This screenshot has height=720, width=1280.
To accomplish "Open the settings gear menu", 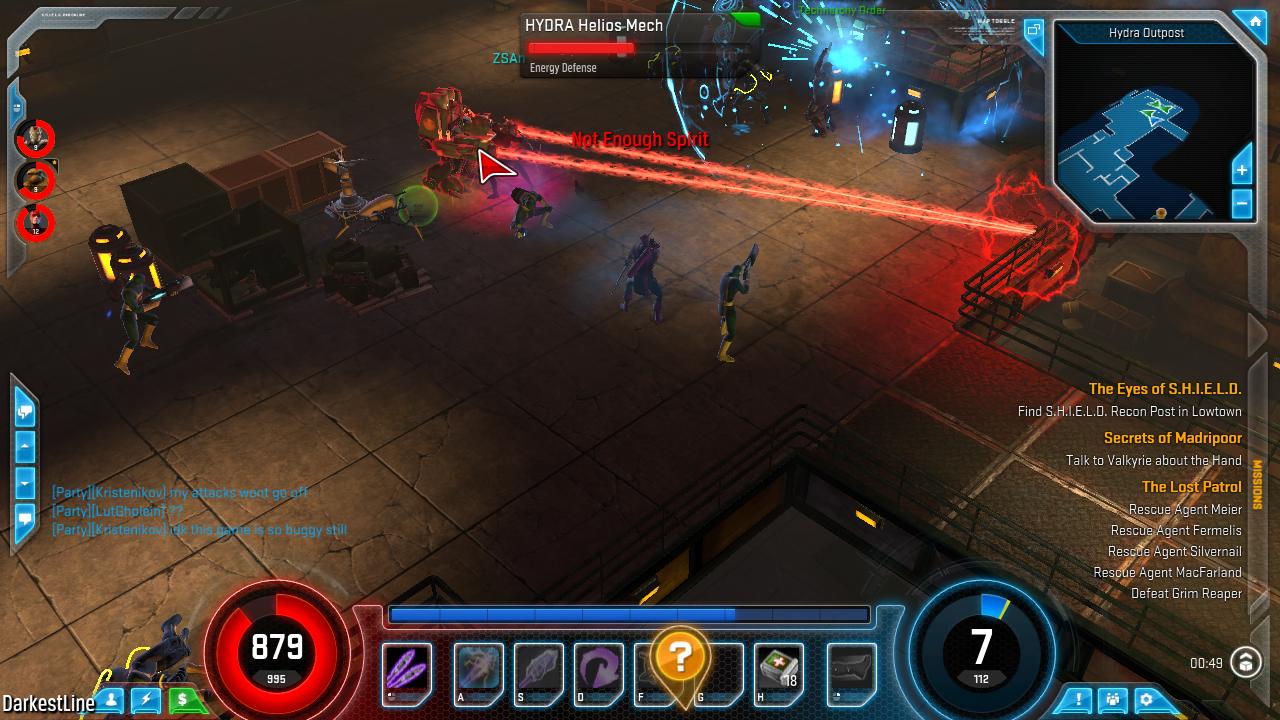I will 1146,698.
